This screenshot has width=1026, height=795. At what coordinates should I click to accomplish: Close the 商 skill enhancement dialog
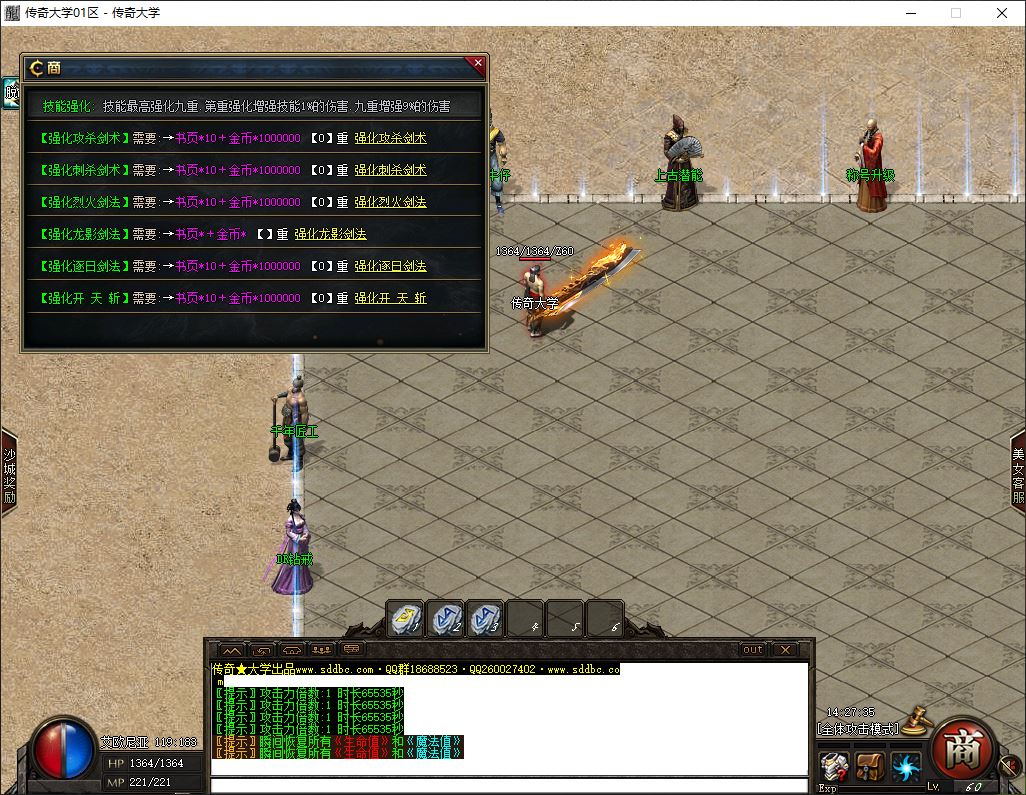pyautogui.click(x=478, y=64)
